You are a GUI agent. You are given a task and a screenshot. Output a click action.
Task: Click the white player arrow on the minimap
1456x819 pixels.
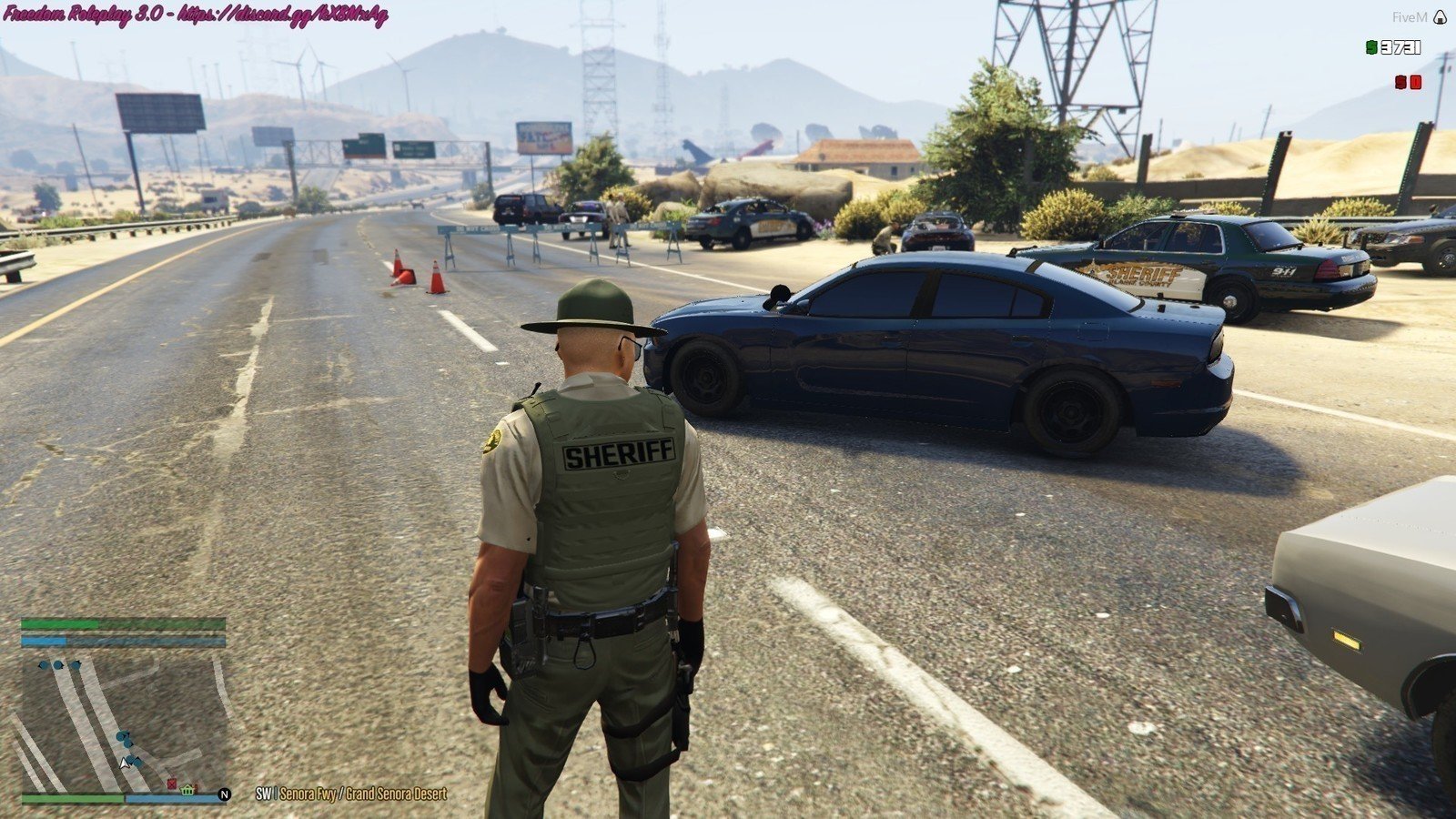tap(125, 761)
